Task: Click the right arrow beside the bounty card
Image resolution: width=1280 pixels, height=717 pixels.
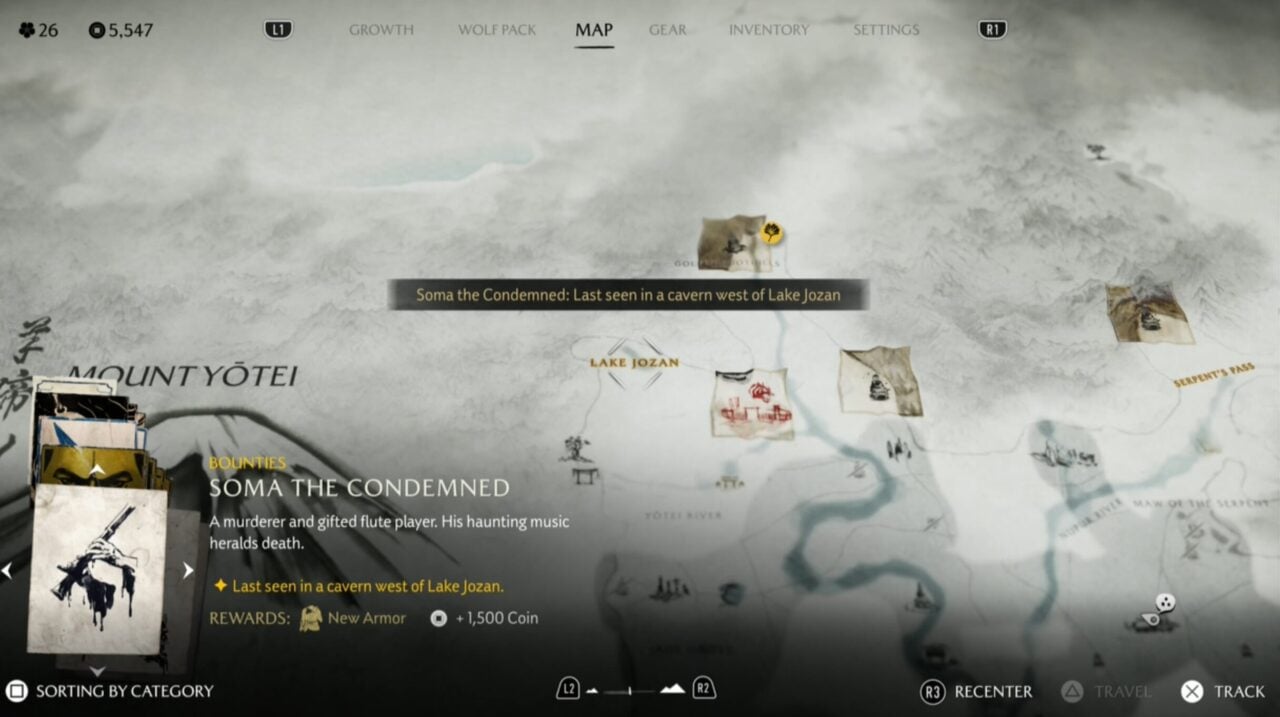Action: click(187, 570)
